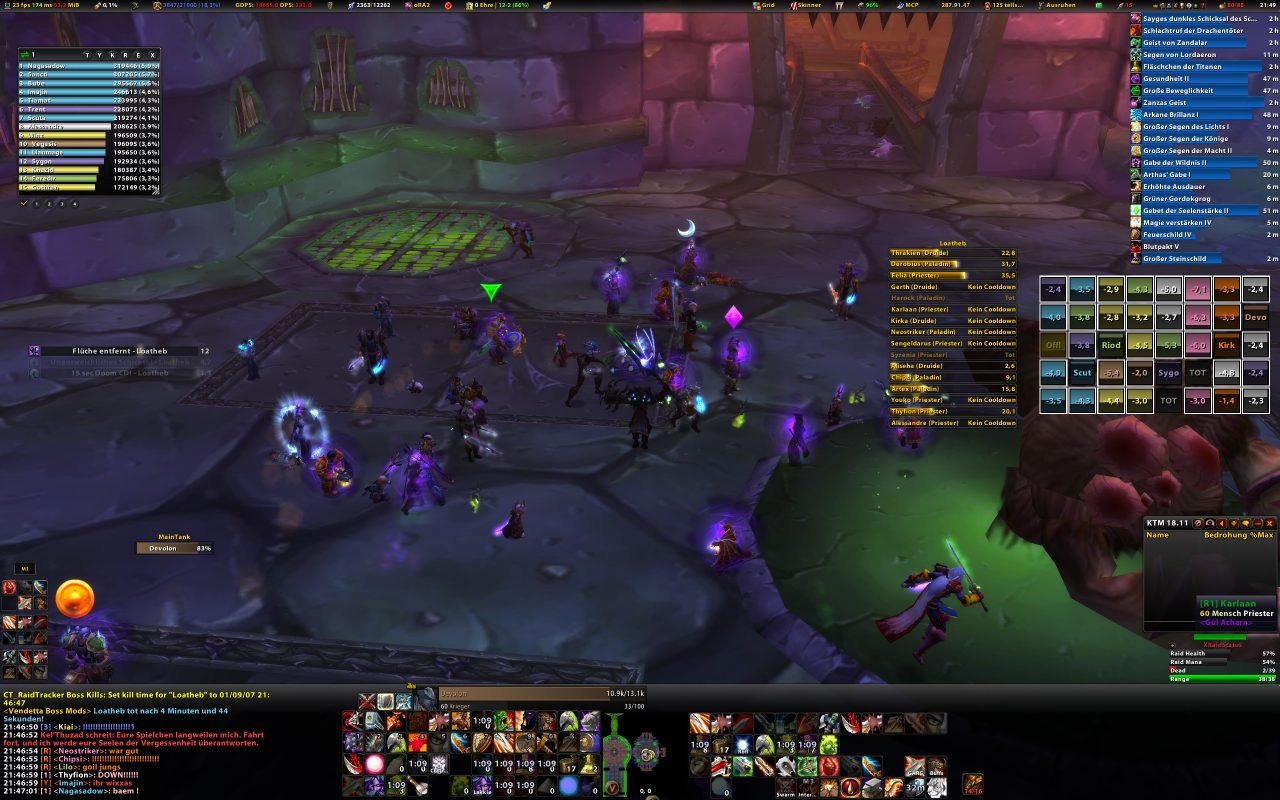Image resolution: width=1280 pixels, height=800 pixels.
Task: Click the Sygo raid frame cell
Action: [1168, 373]
